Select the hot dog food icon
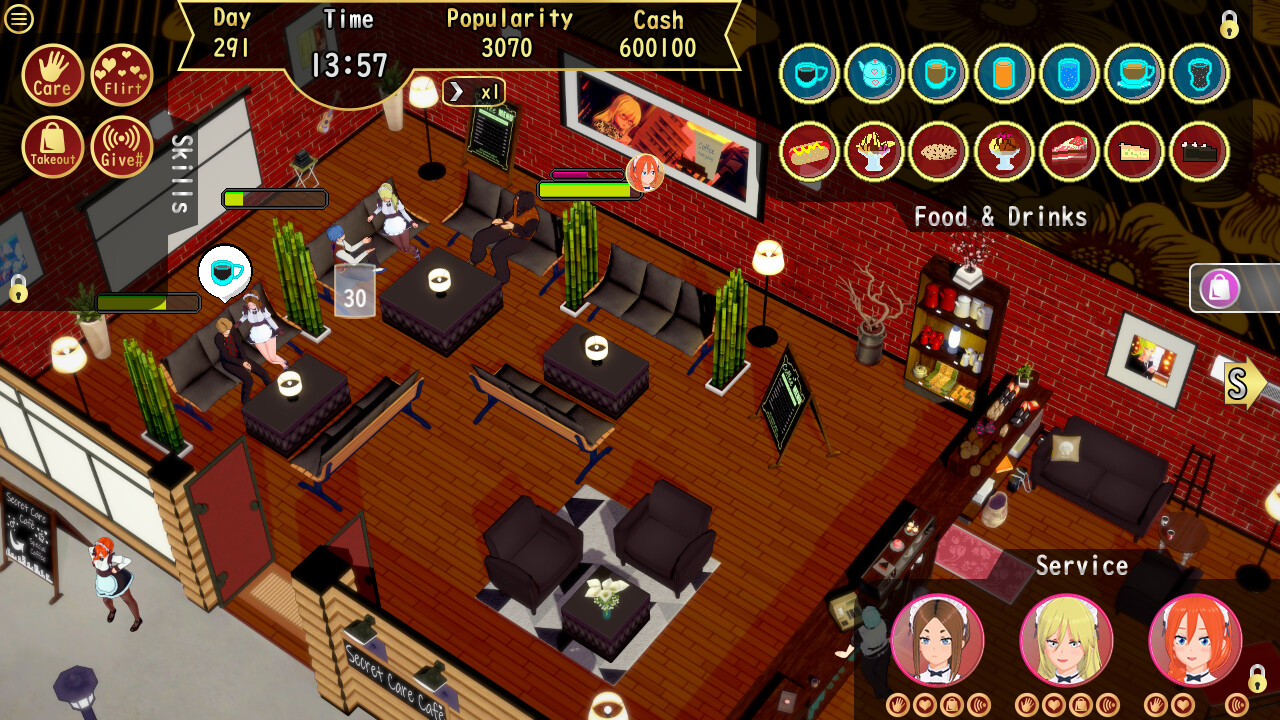 pos(809,151)
